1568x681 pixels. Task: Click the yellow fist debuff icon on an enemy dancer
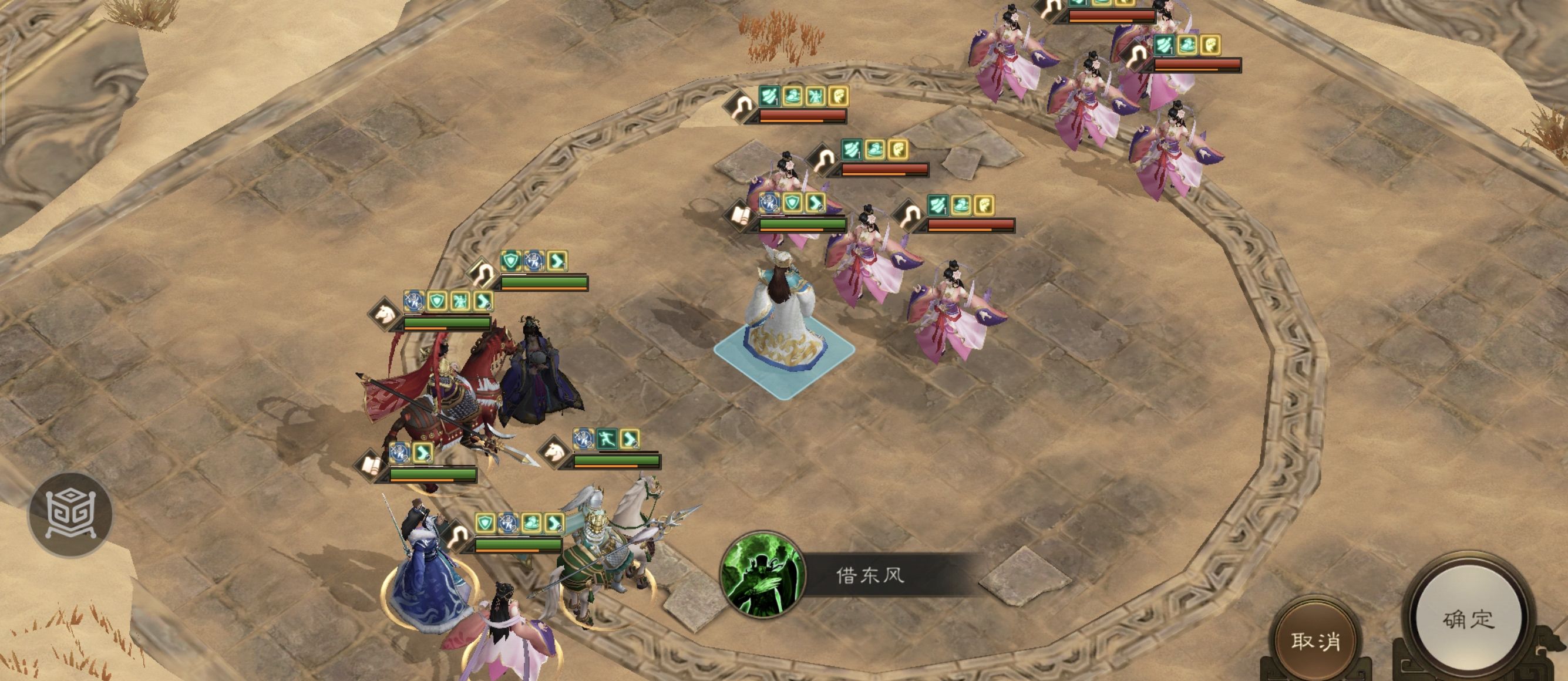click(899, 150)
